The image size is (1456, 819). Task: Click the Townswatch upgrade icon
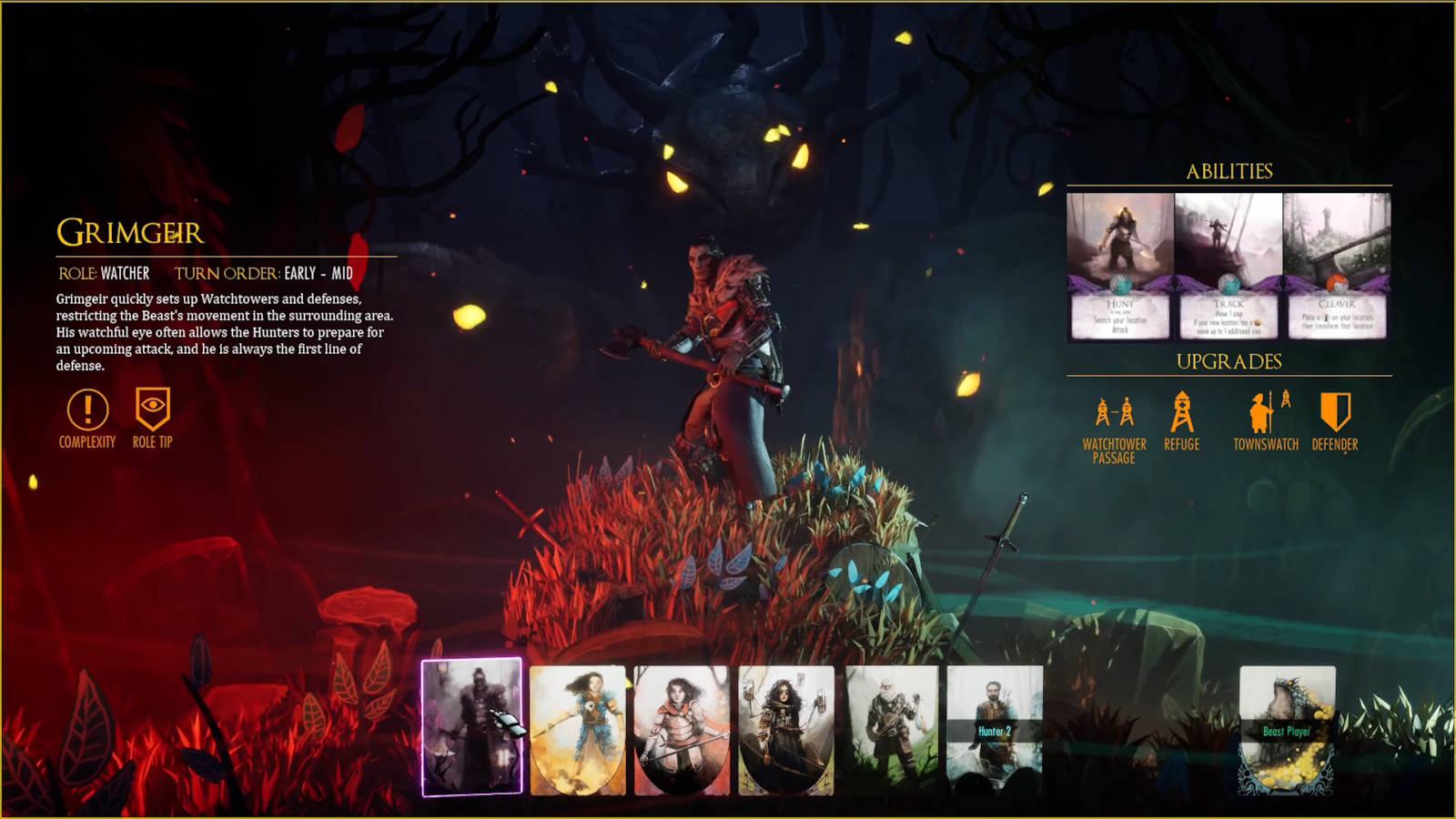click(x=1266, y=413)
